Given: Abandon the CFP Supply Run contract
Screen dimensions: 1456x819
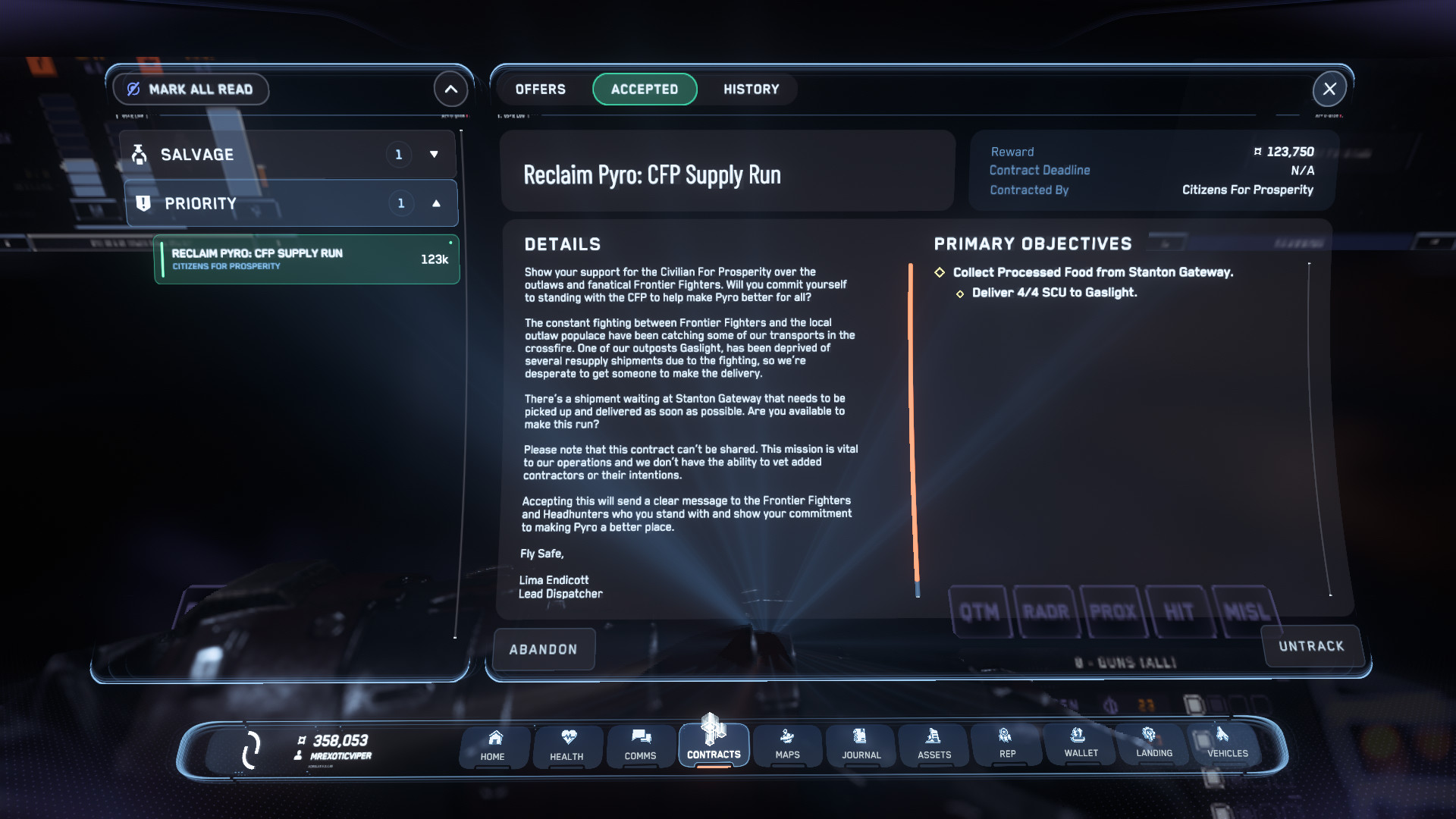Looking at the screenshot, I should [x=543, y=648].
